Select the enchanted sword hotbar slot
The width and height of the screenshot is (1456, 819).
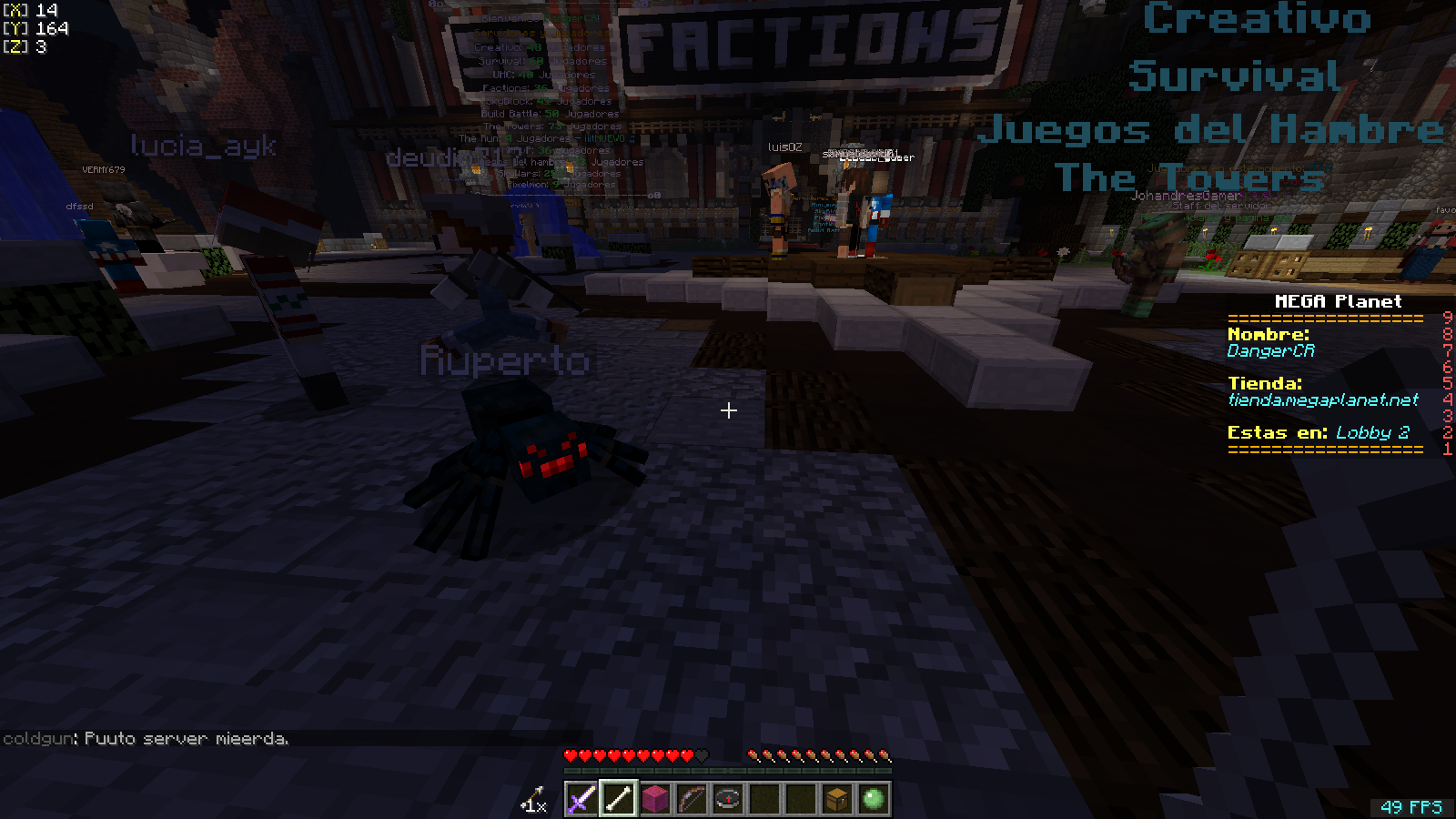[581, 799]
